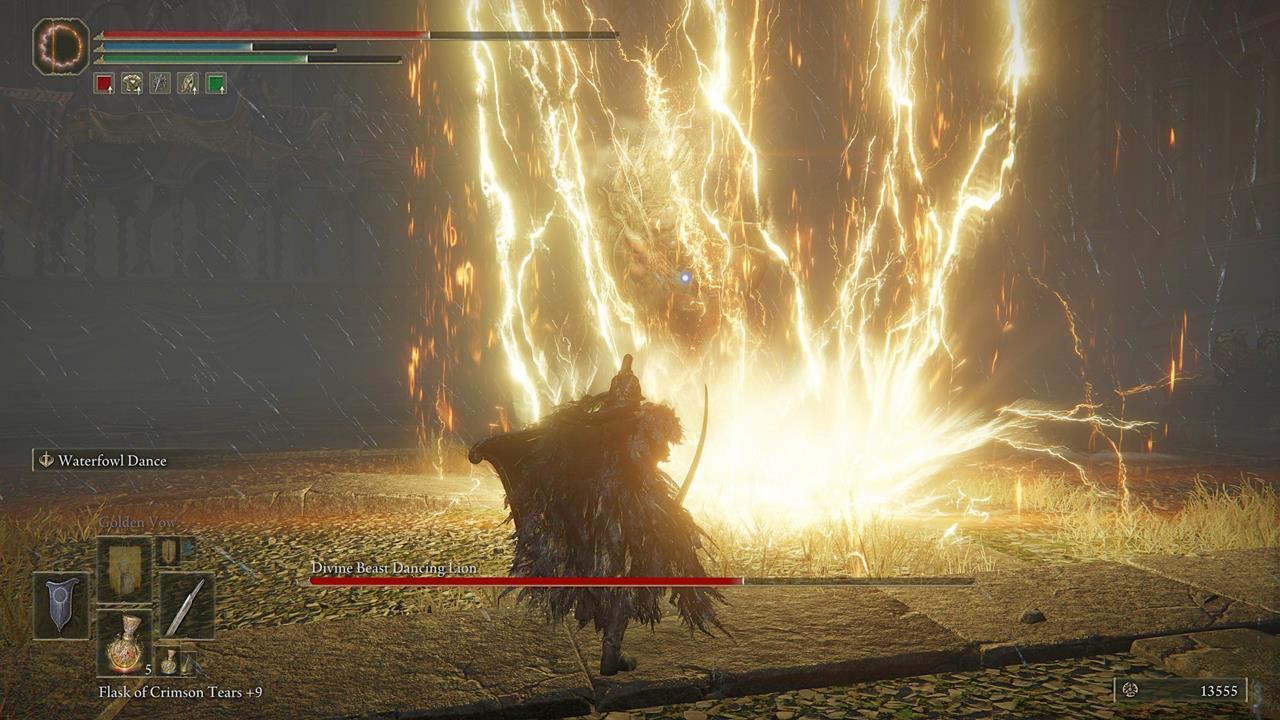Click the crossed sword buff status icon
1280x720 pixels.
pos(160,83)
